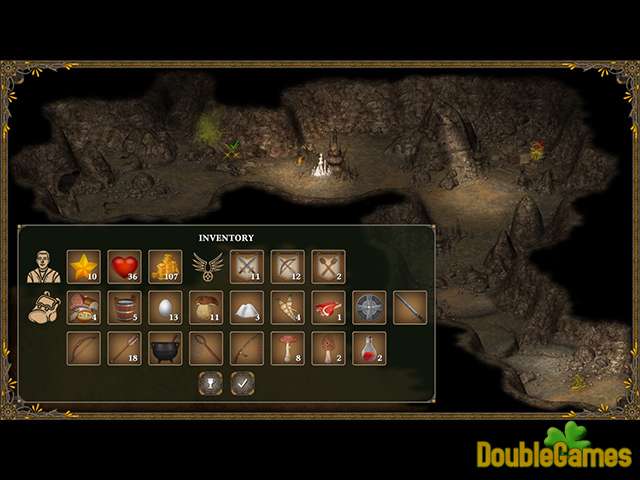Select the raw meat item

[328, 307]
